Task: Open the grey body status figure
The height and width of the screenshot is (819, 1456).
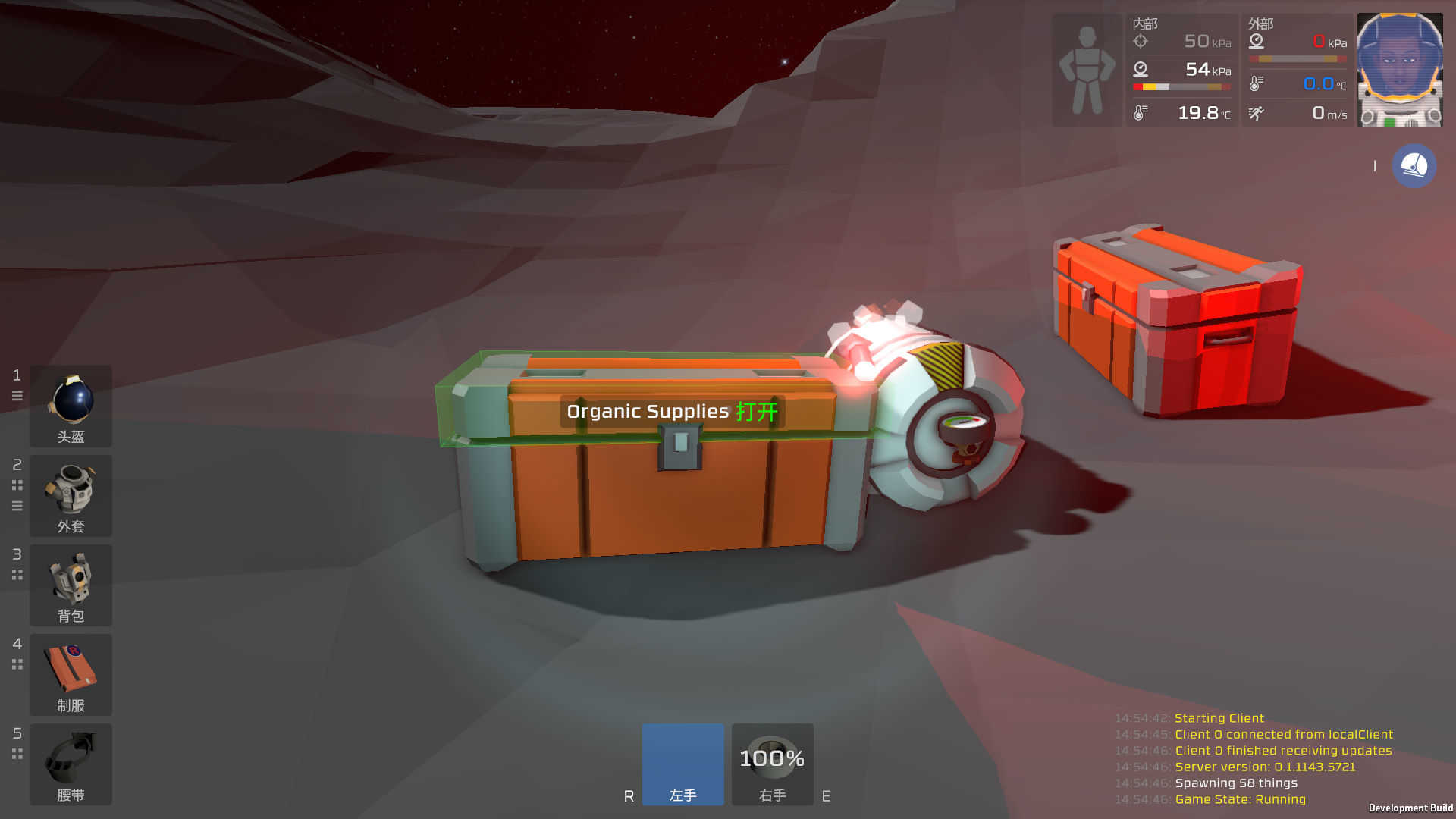Action: [1087, 70]
